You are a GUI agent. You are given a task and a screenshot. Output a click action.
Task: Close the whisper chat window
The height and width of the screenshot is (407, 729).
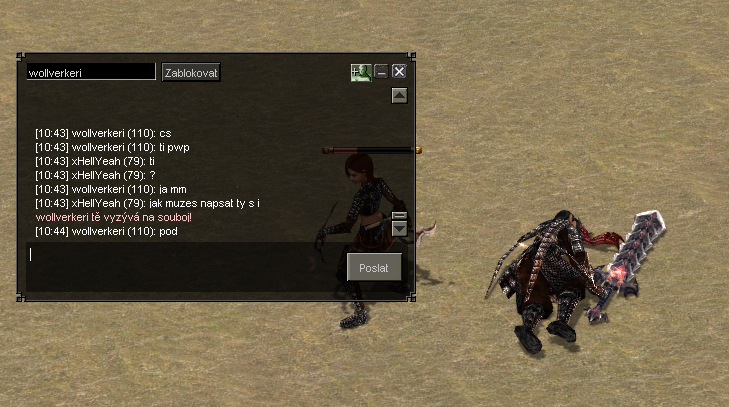pyautogui.click(x=399, y=72)
